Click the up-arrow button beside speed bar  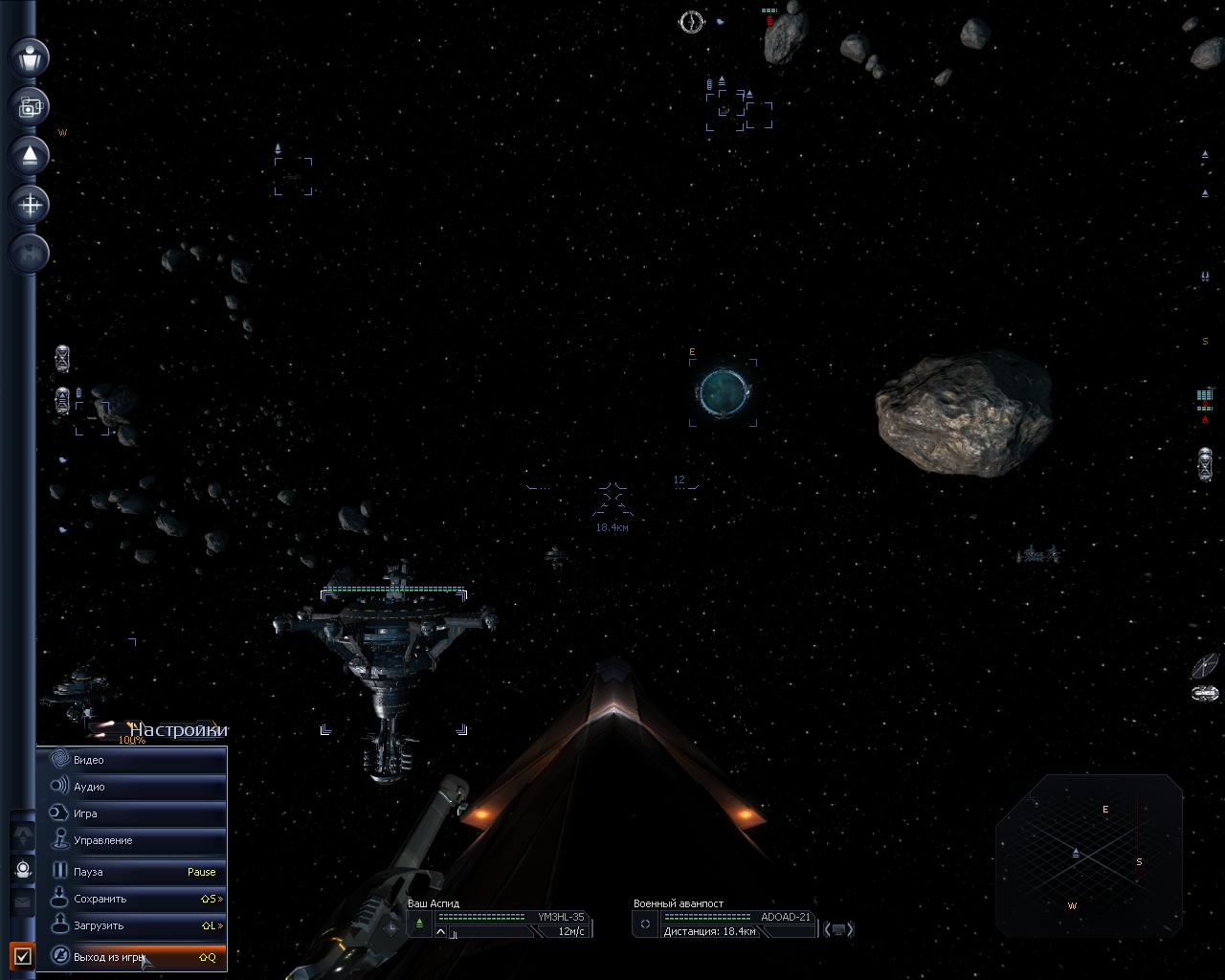[440, 931]
